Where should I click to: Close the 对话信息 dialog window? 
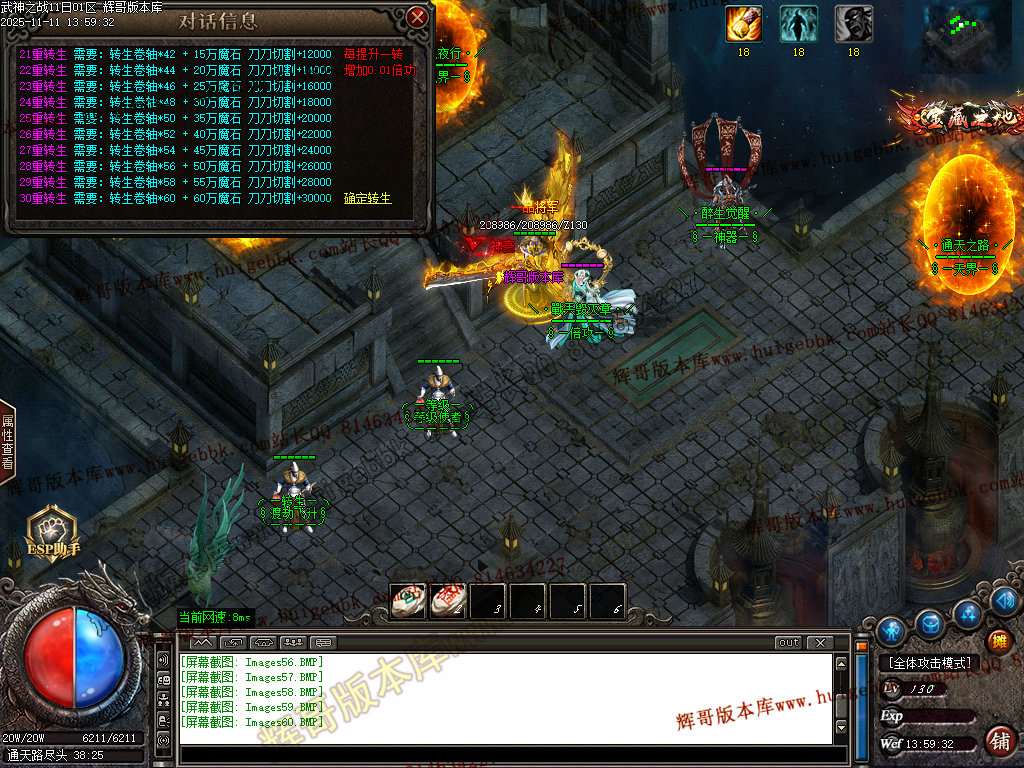pos(418,17)
